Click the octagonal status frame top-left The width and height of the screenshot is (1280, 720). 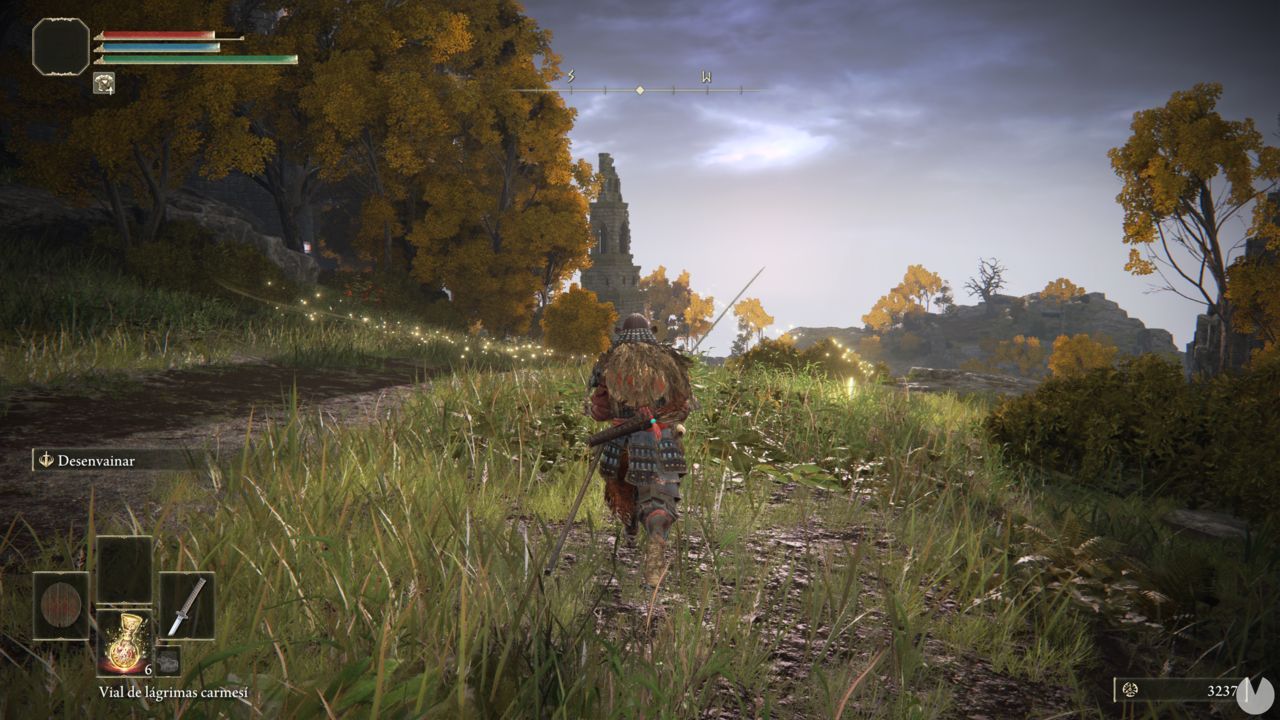tap(60, 46)
